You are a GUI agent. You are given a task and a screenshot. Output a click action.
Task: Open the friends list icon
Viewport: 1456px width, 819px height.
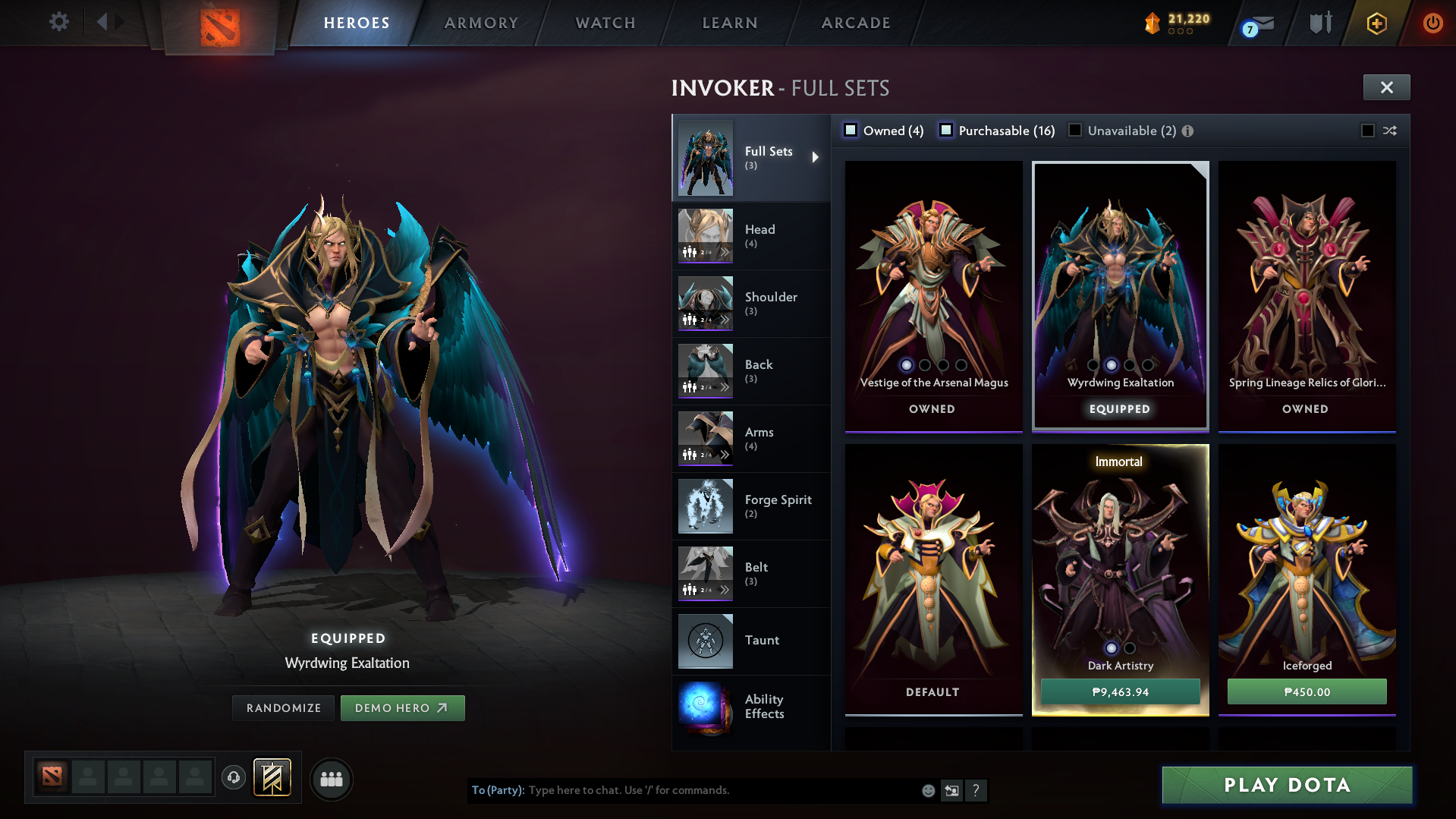(x=332, y=779)
